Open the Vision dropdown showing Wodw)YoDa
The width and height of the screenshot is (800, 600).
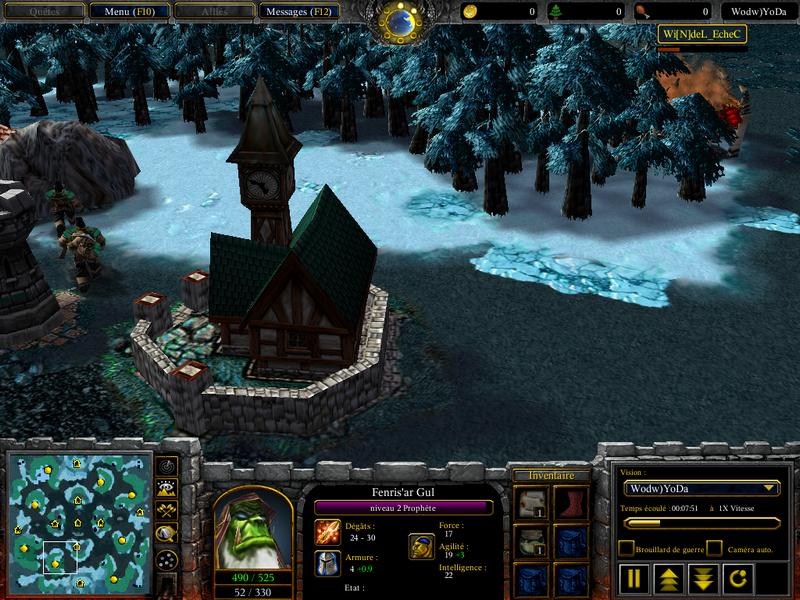701,488
